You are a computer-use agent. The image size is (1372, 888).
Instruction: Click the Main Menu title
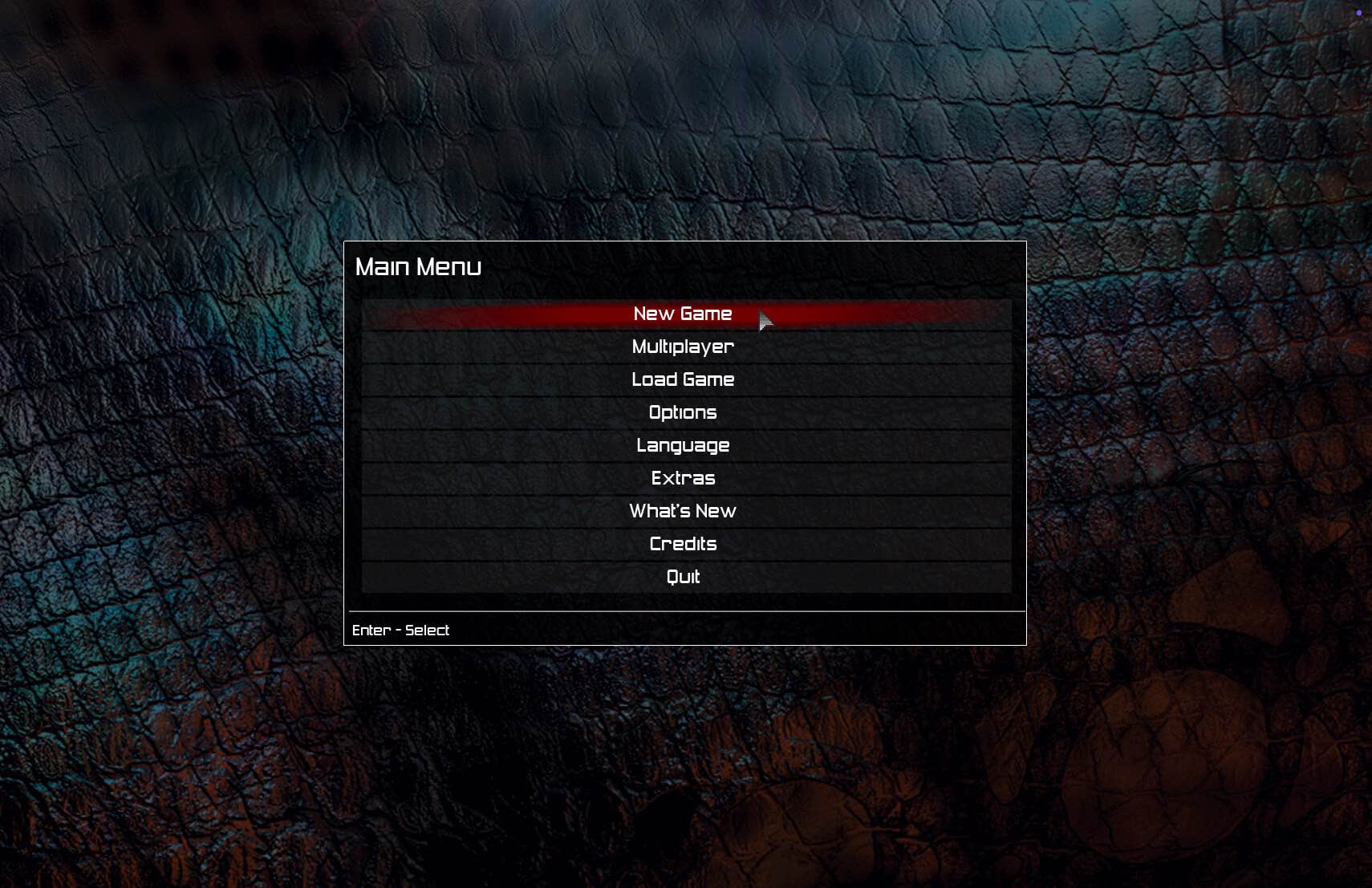click(x=419, y=266)
